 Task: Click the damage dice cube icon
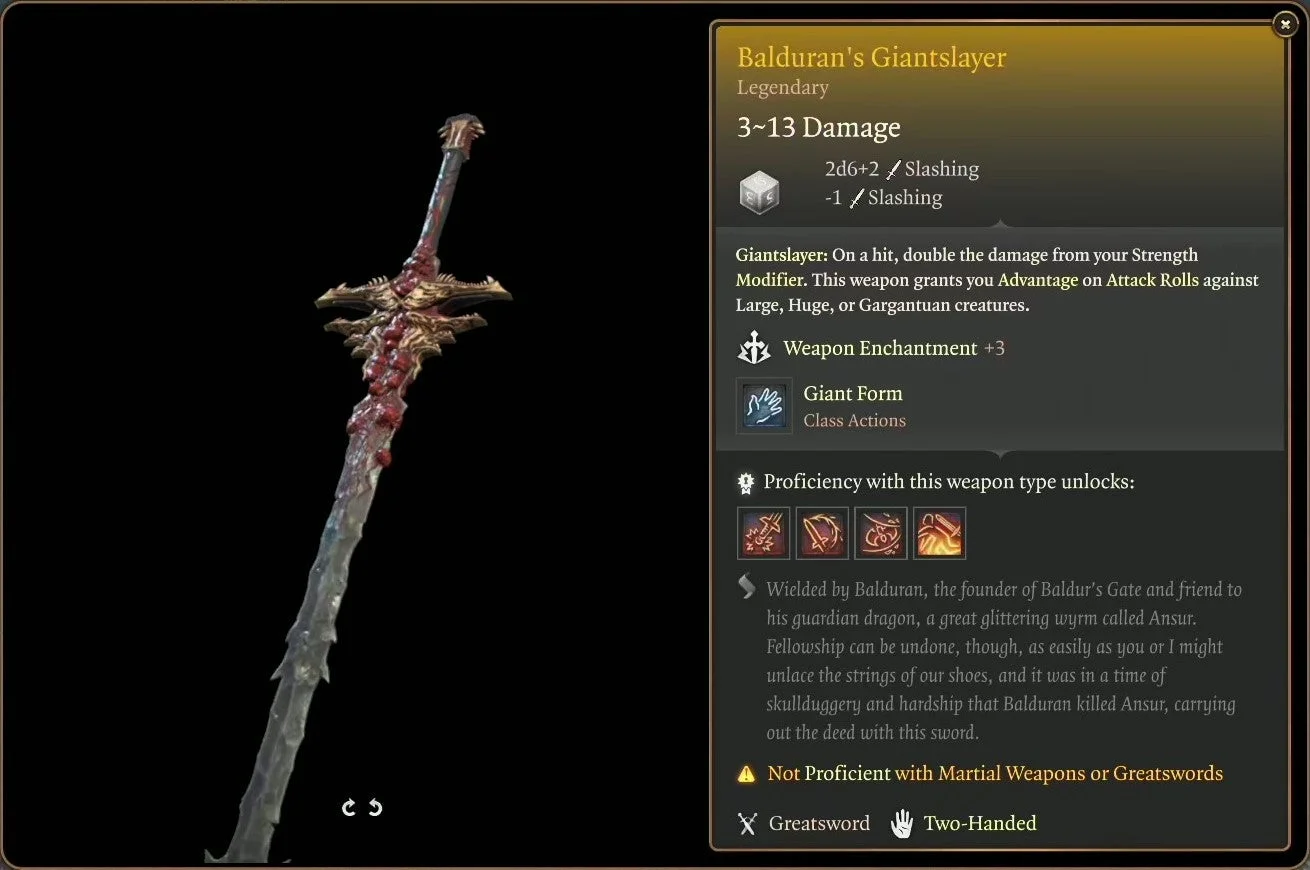[x=760, y=192]
